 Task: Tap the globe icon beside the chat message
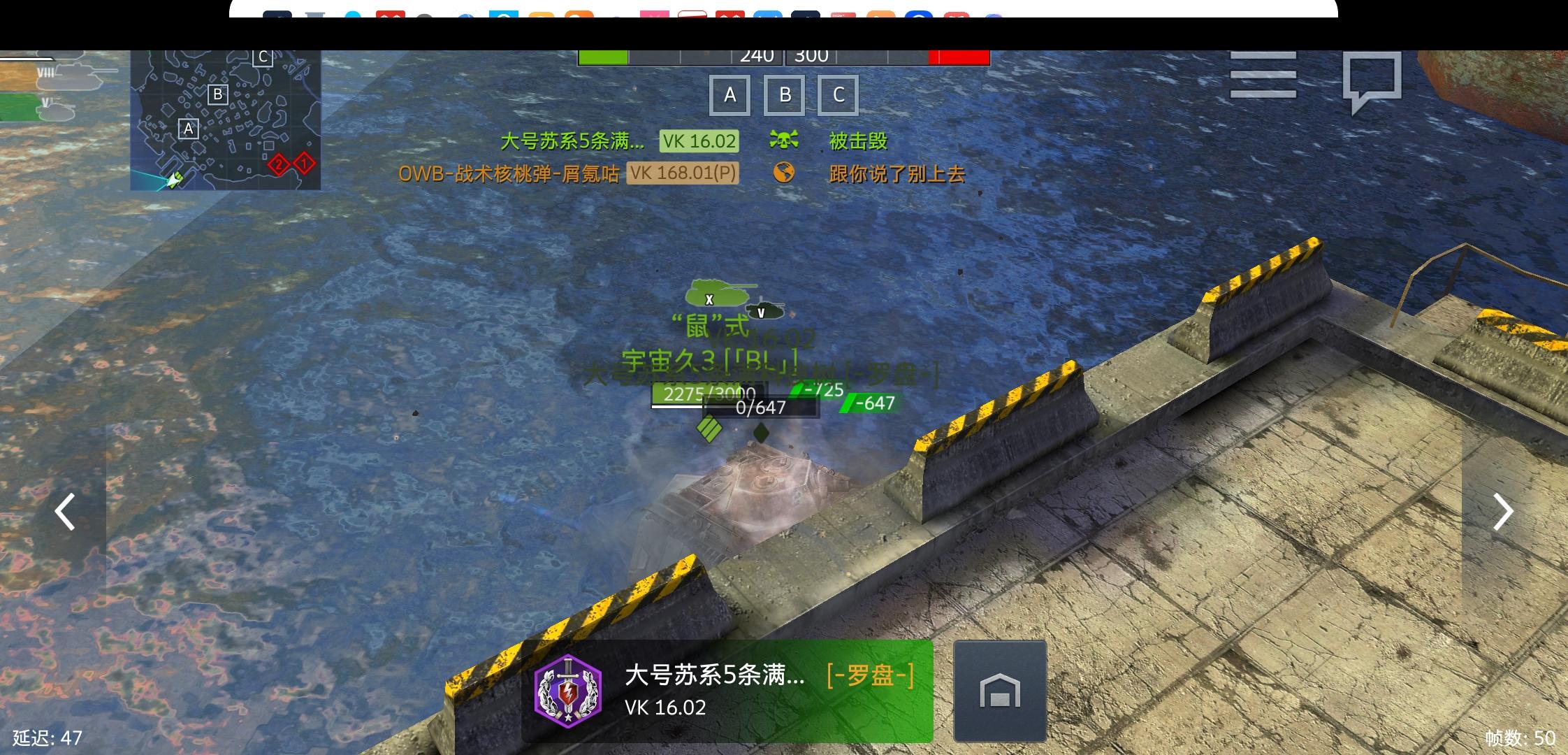click(x=785, y=173)
